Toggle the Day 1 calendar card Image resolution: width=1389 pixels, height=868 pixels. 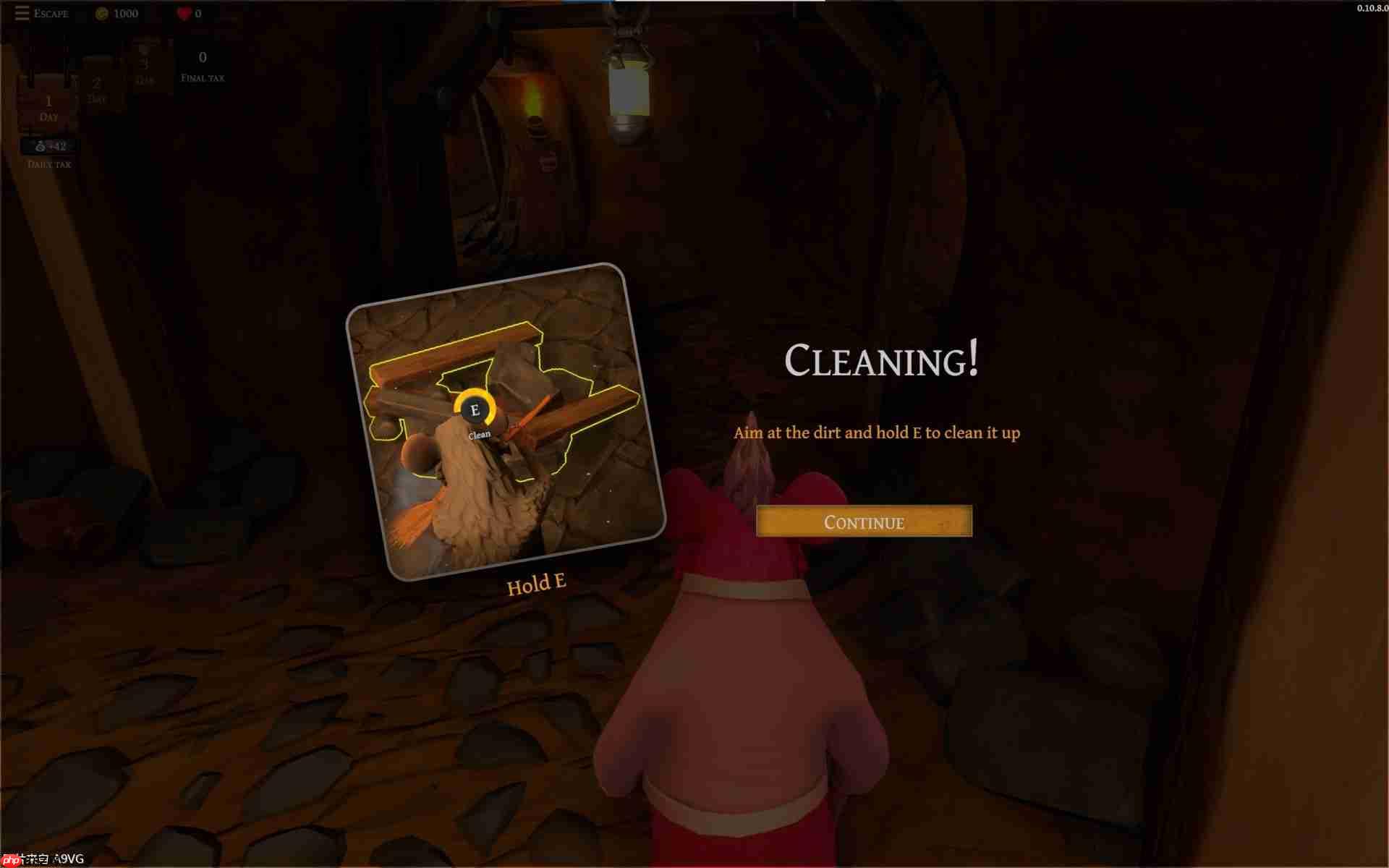click(48, 101)
